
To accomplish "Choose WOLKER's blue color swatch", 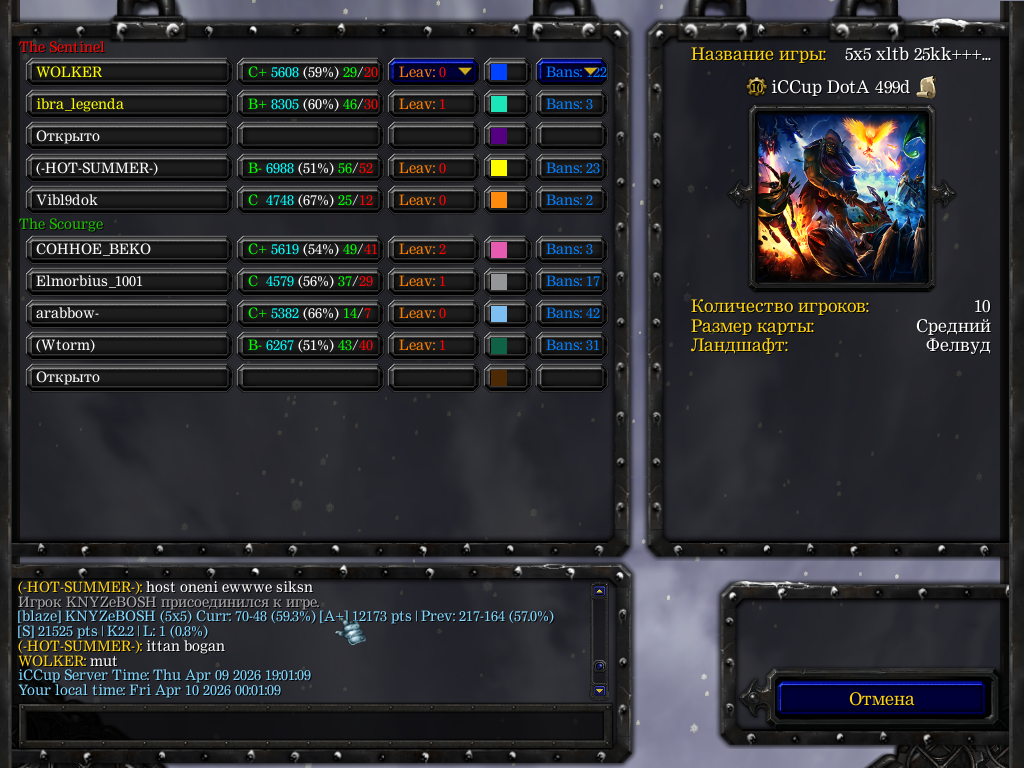I will pos(506,72).
